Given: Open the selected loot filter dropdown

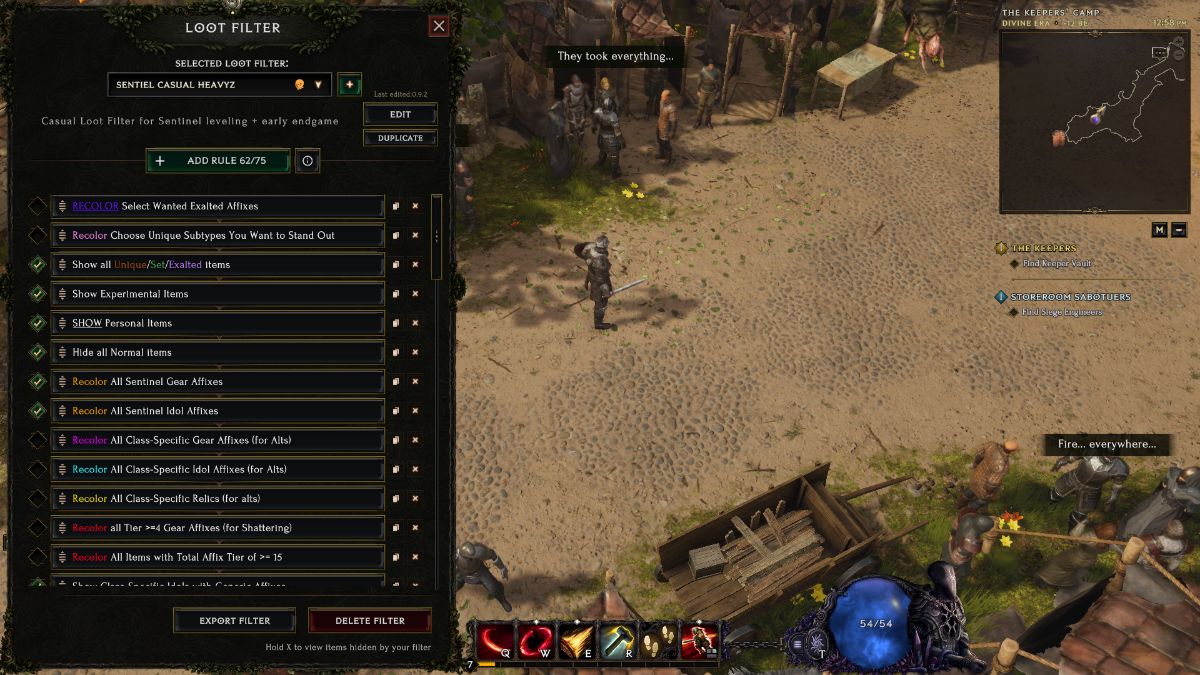Looking at the screenshot, I should (x=219, y=85).
